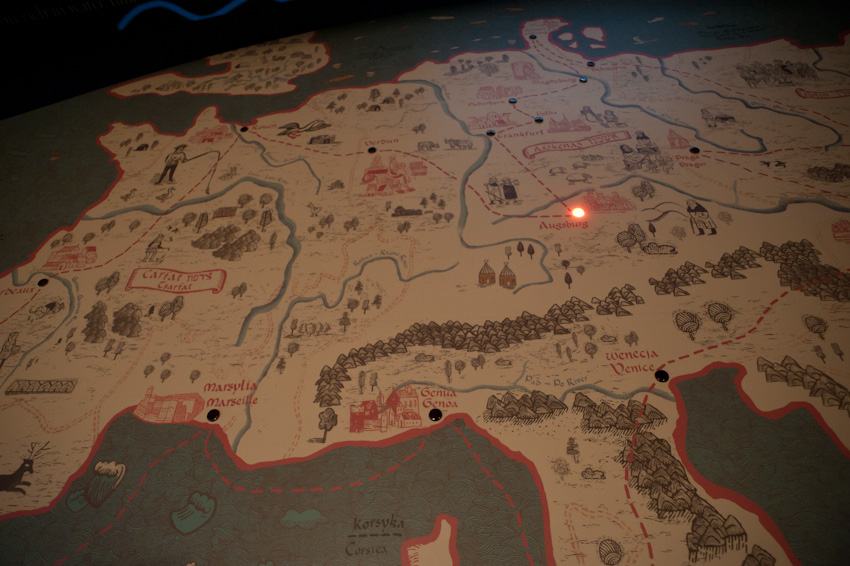Choose the Prague map marker
This screenshot has height=566, width=850.
coord(694,151)
